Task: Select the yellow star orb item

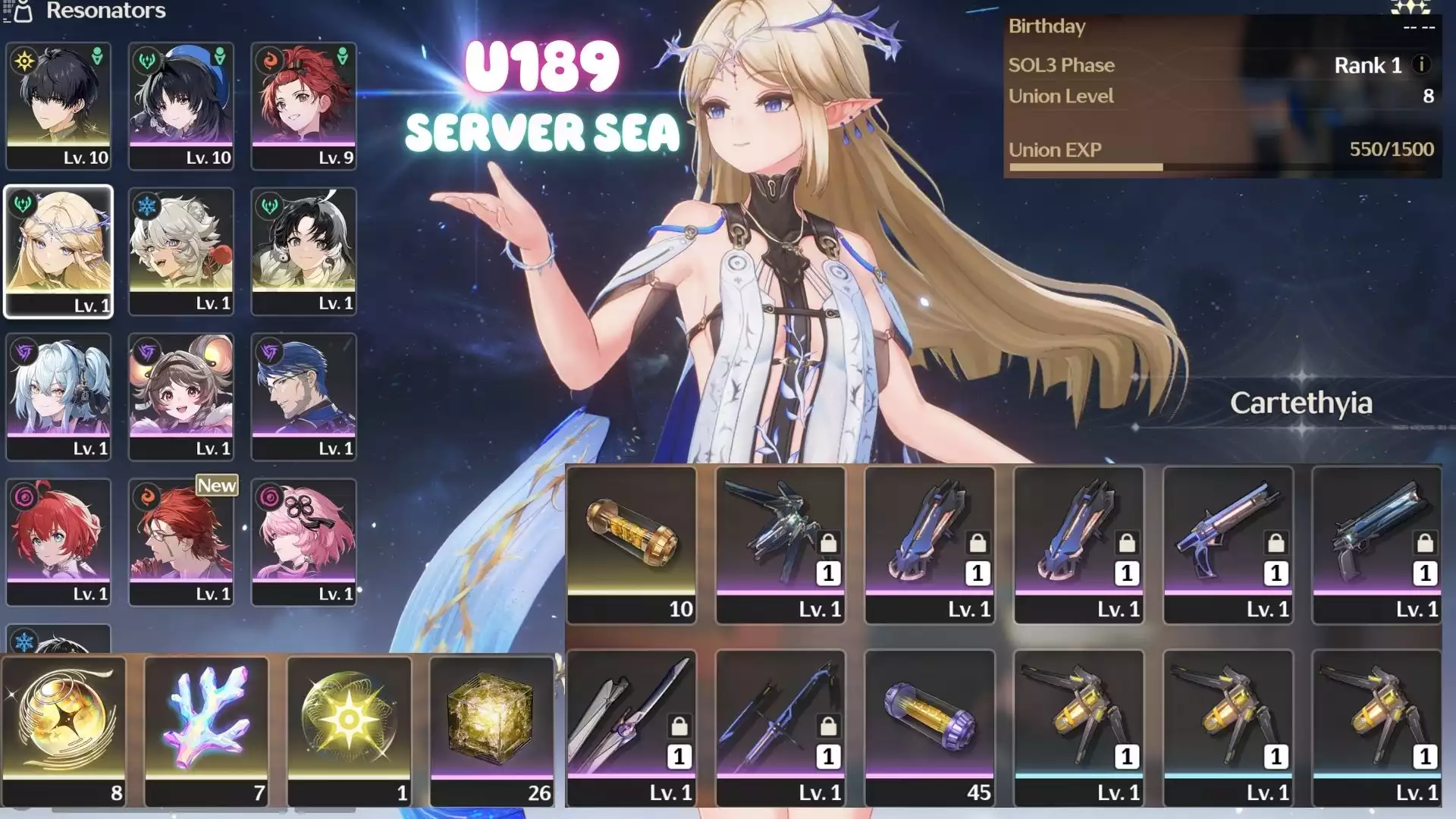Action: (349, 730)
